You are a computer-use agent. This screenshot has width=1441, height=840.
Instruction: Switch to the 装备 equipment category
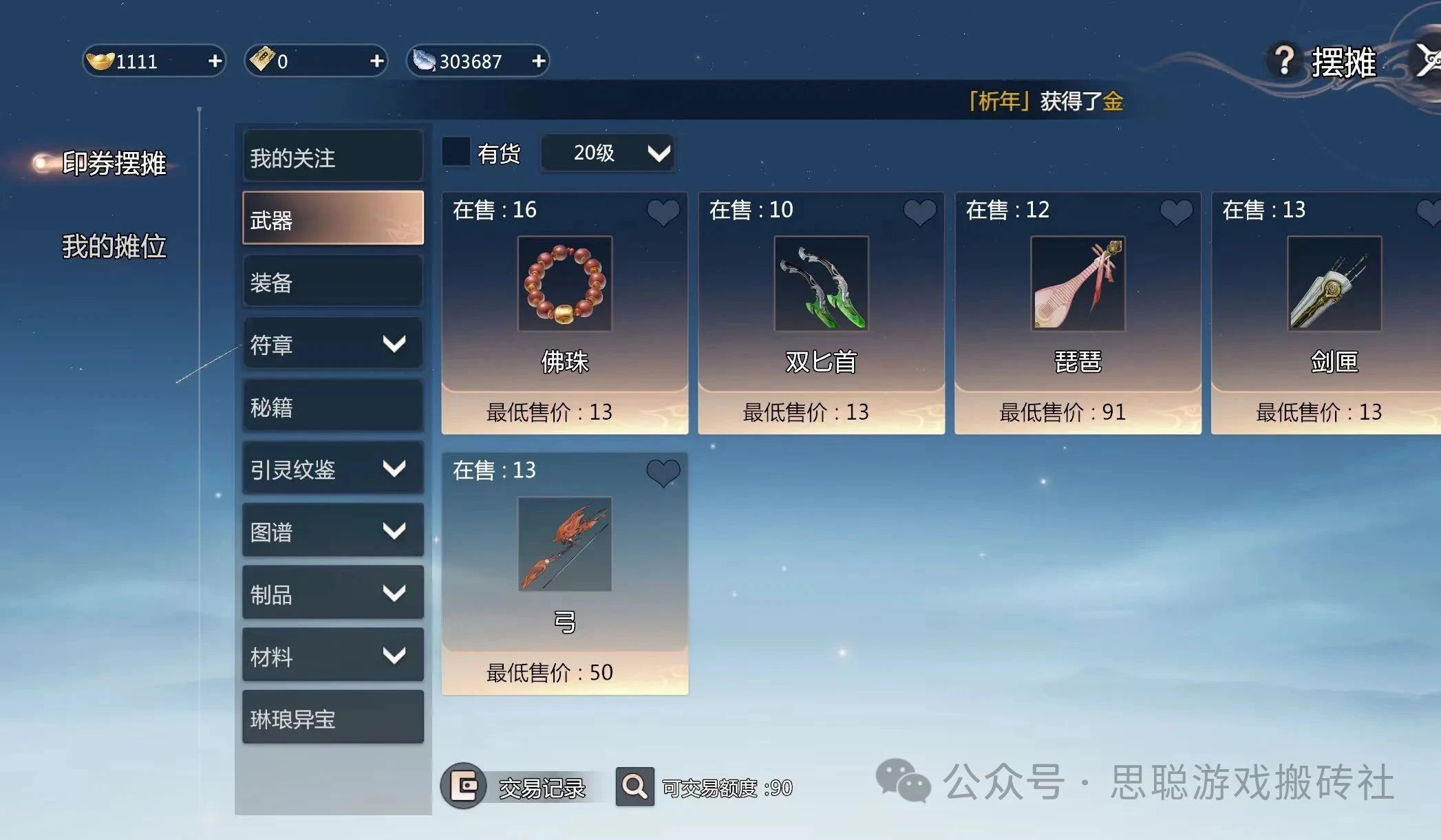pyautogui.click(x=332, y=282)
